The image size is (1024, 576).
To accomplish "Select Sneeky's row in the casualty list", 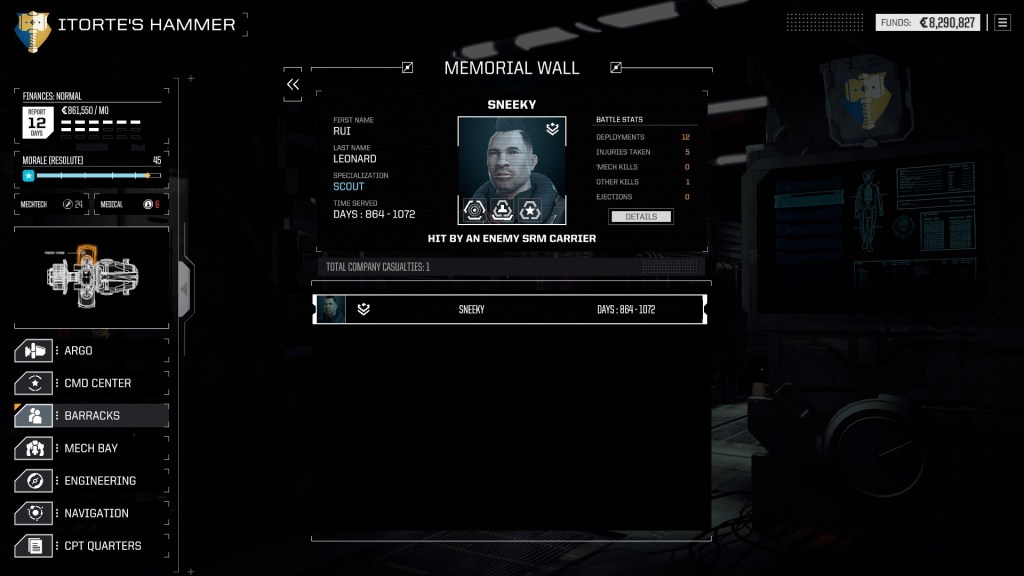I will click(x=510, y=310).
